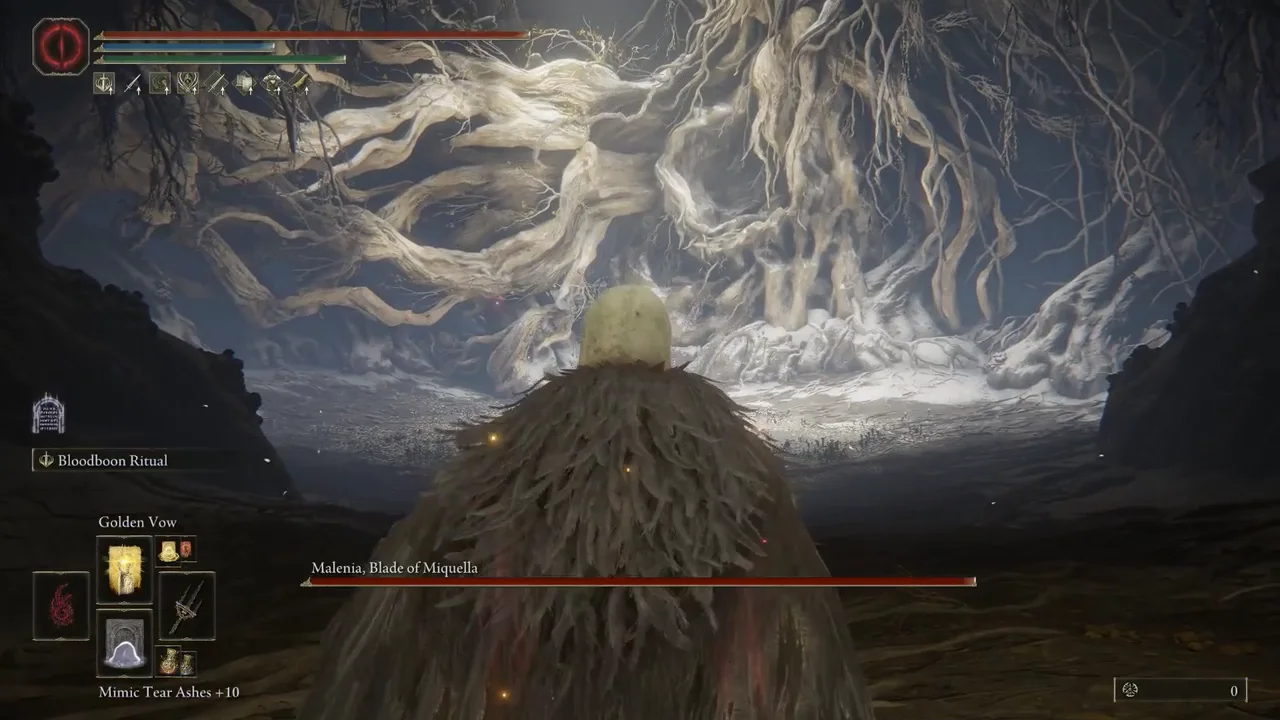
Task: Select the spirit summon tombstone icon
Action: (x=48, y=413)
